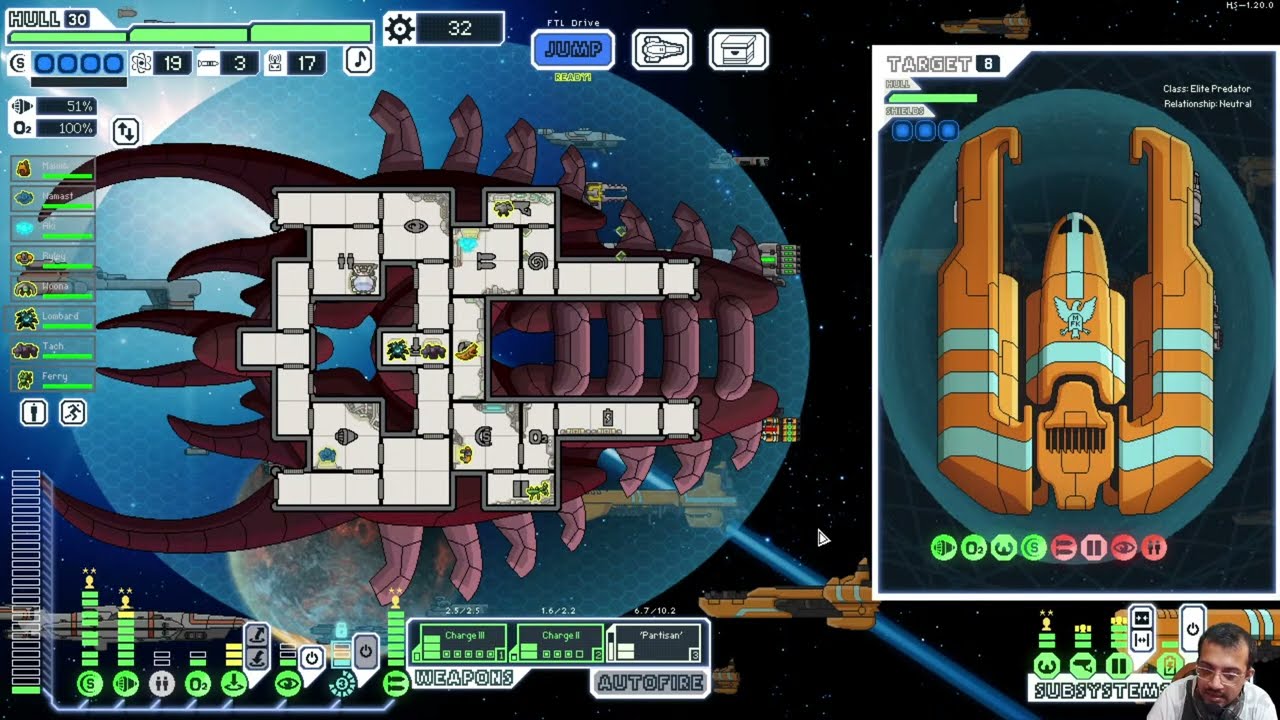Hit the FTL Jump button
The height and width of the screenshot is (720, 1280).
(x=573, y=49)
